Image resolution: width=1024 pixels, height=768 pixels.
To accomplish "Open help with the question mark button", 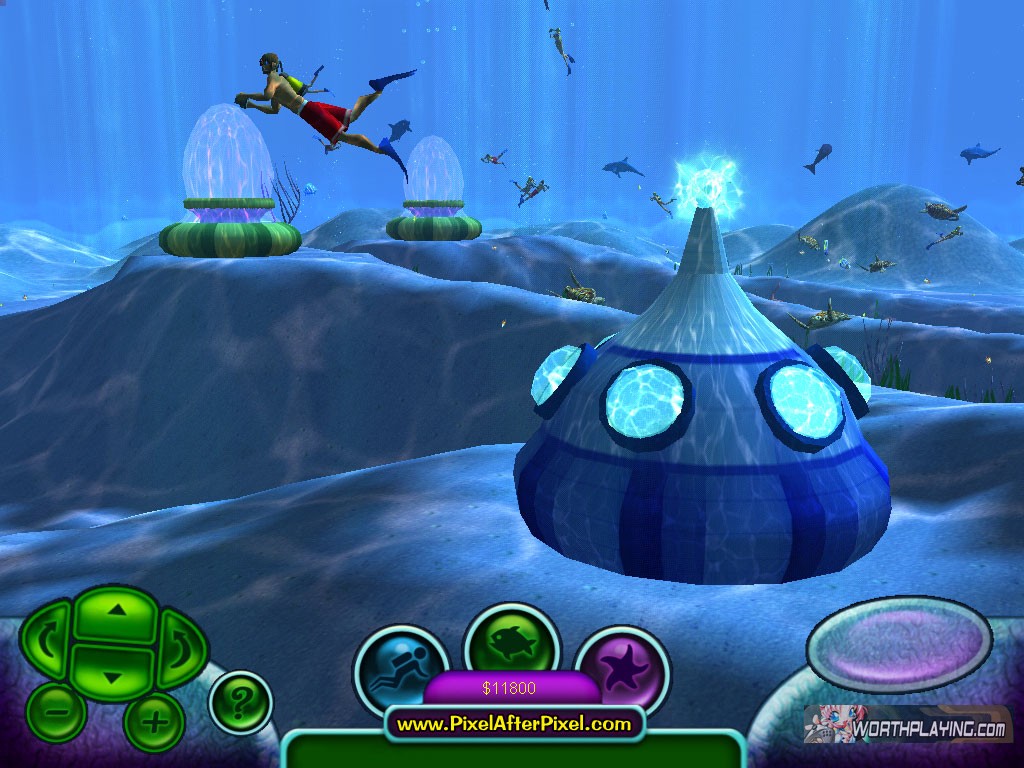I will pos(240,702).
